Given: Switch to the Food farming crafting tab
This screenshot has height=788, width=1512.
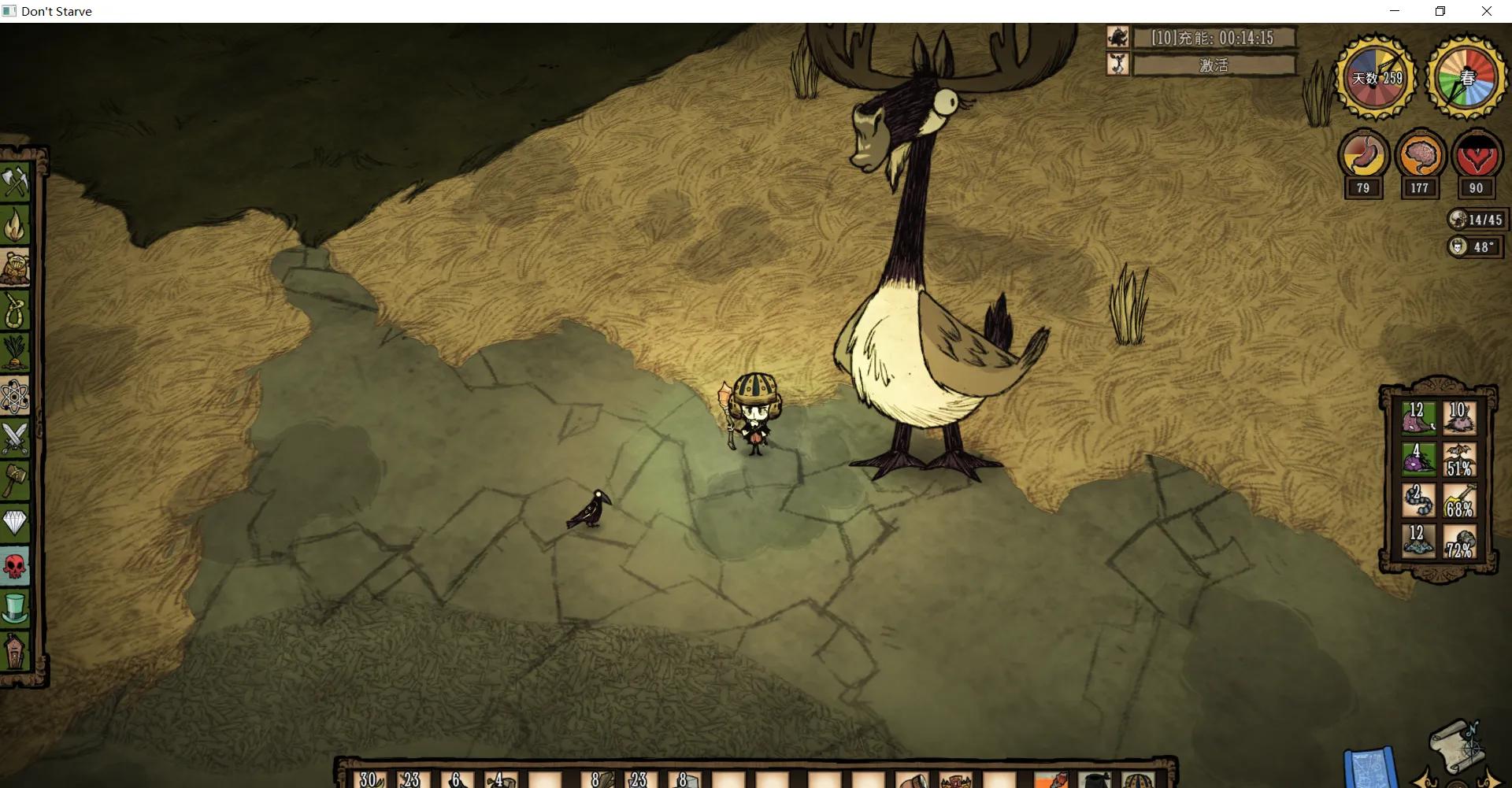Looking at the screenshot, I should (x=16, y=353).
